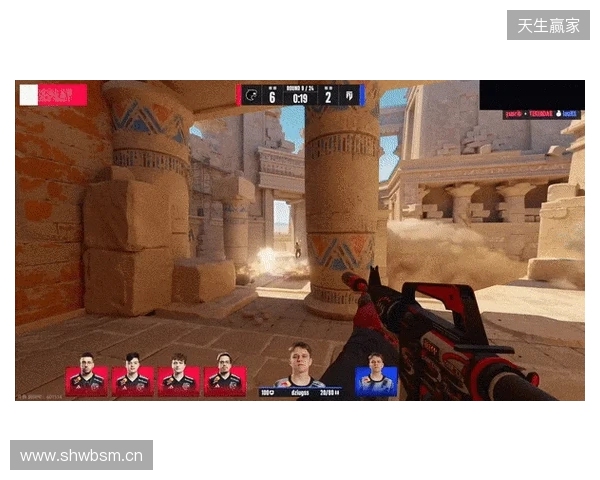The image size is (600, 480).
Task: Click the spectated player's center portrait
Action: pos(300,365)
